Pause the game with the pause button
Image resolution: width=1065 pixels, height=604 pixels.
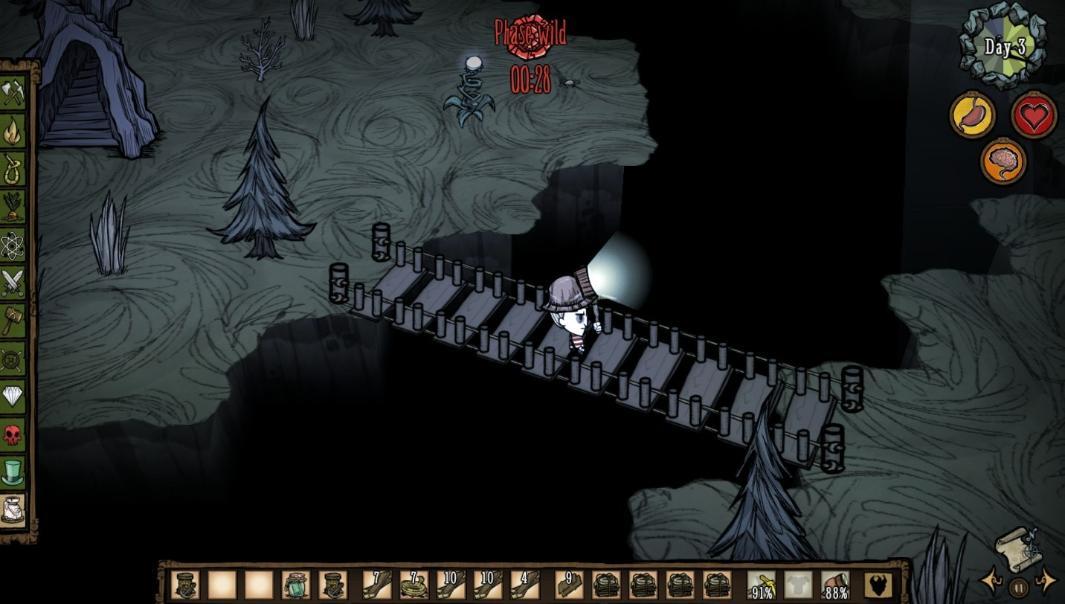click(1018, 587)
